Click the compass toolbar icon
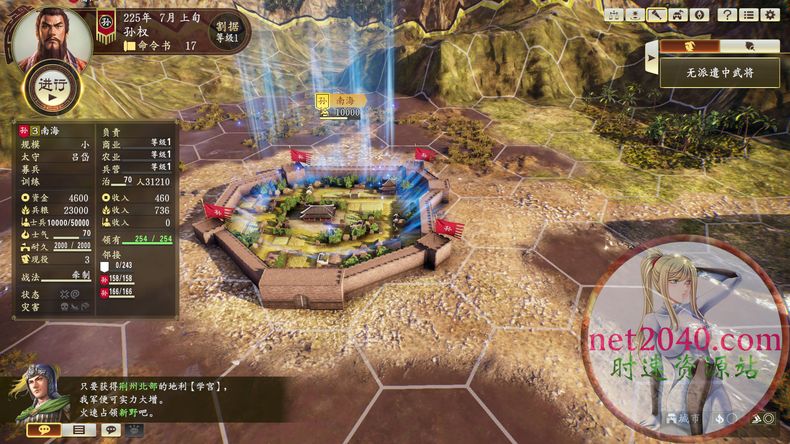This screenshot has height=444, width=790. pyautogui.click(x=700, y=15)
